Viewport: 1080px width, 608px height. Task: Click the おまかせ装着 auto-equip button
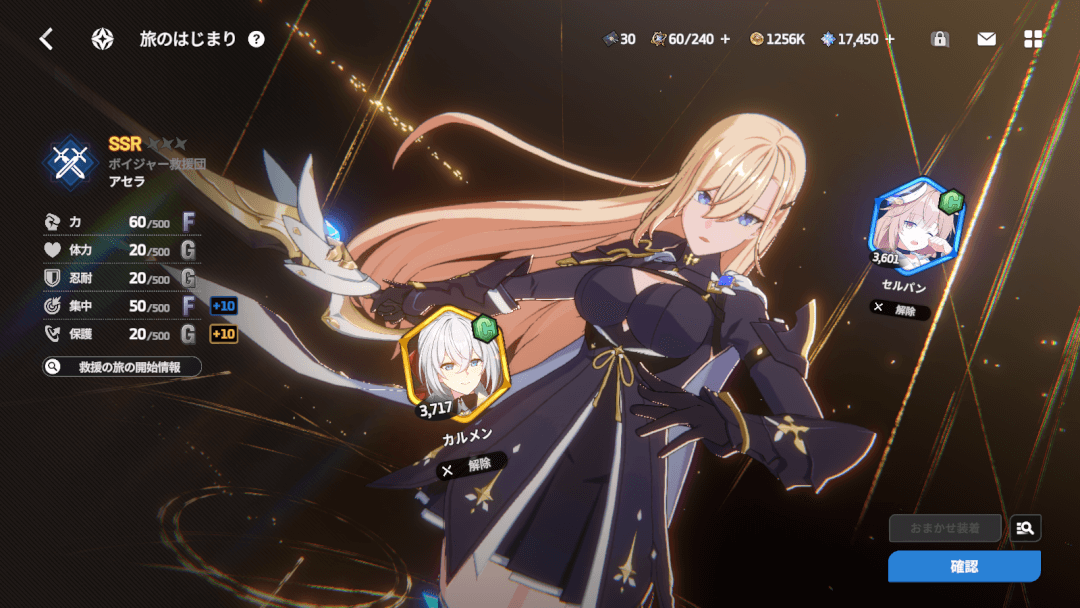(945, 528)
